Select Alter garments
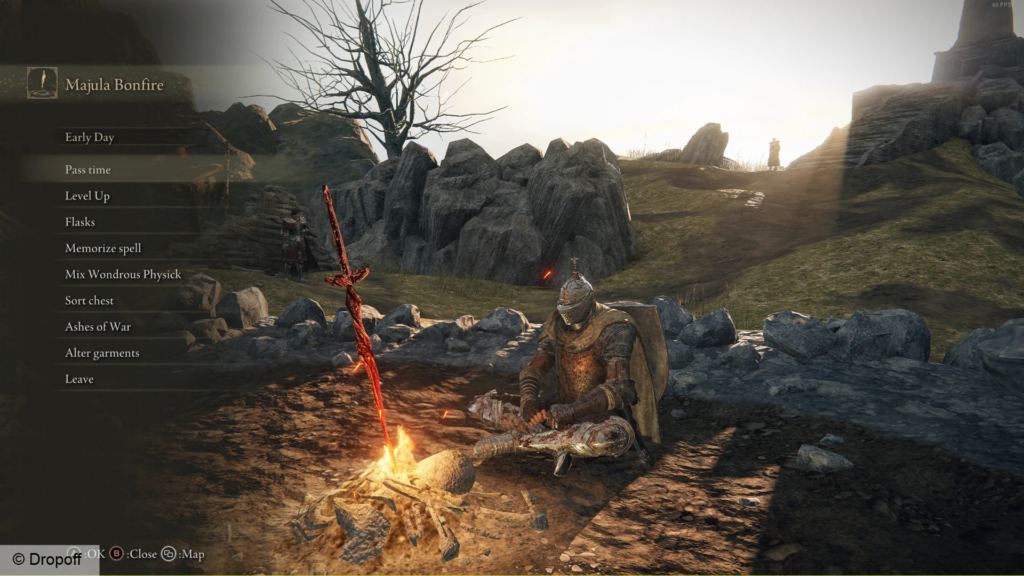Image resolution: width=1024 pixels, height=576 pixels. (102, 353)
